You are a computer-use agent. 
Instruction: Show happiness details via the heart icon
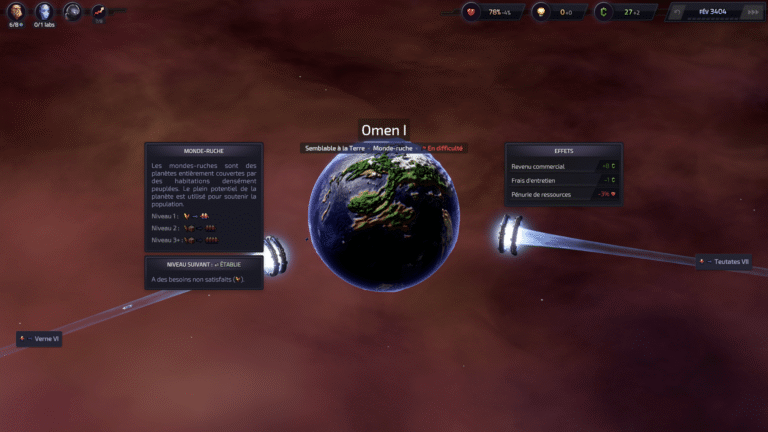(x=473, y=12)
